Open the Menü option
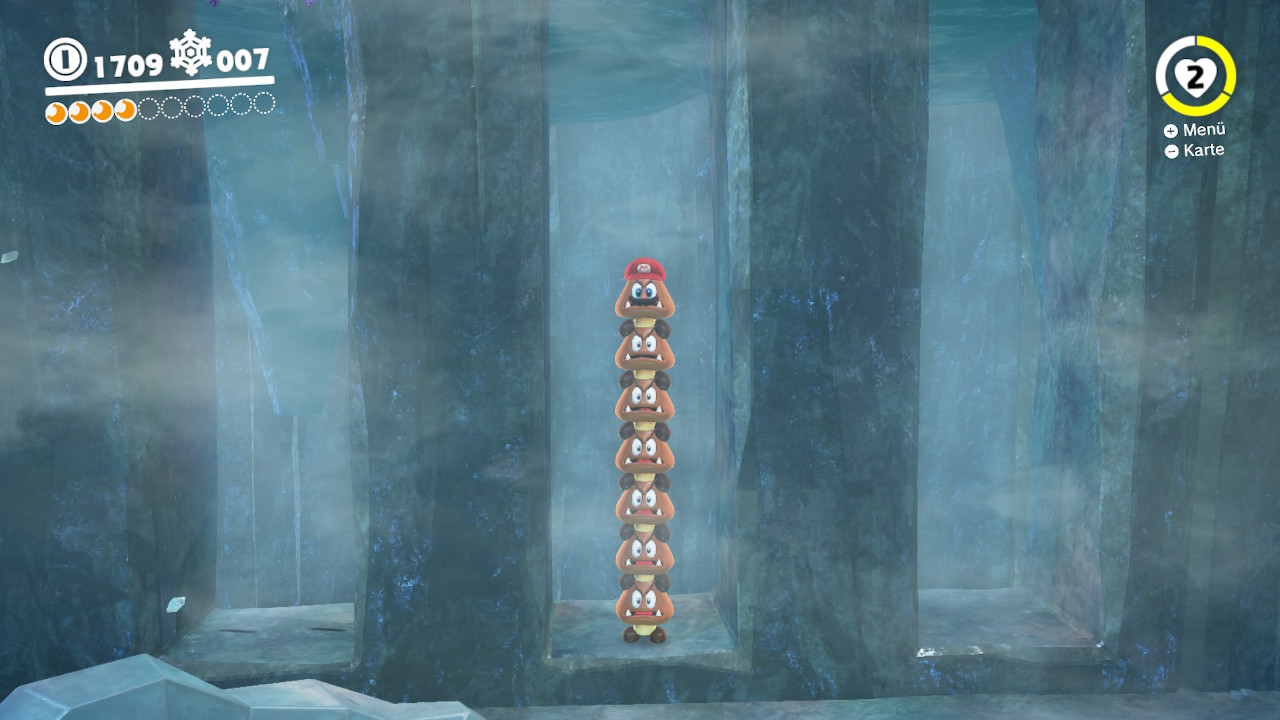 point(1194,130)
